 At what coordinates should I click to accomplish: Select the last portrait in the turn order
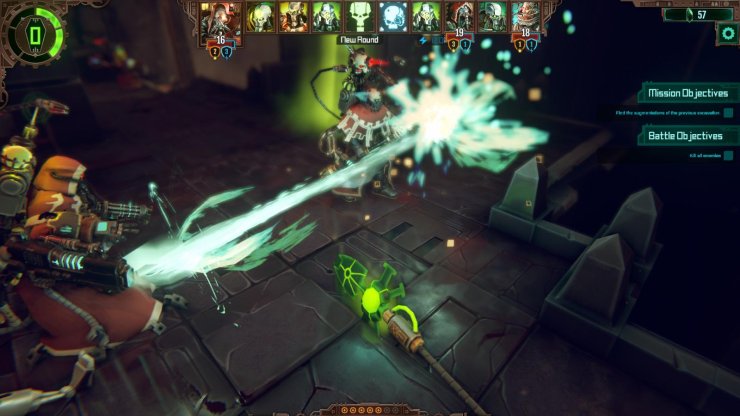[x=527, y=17]
